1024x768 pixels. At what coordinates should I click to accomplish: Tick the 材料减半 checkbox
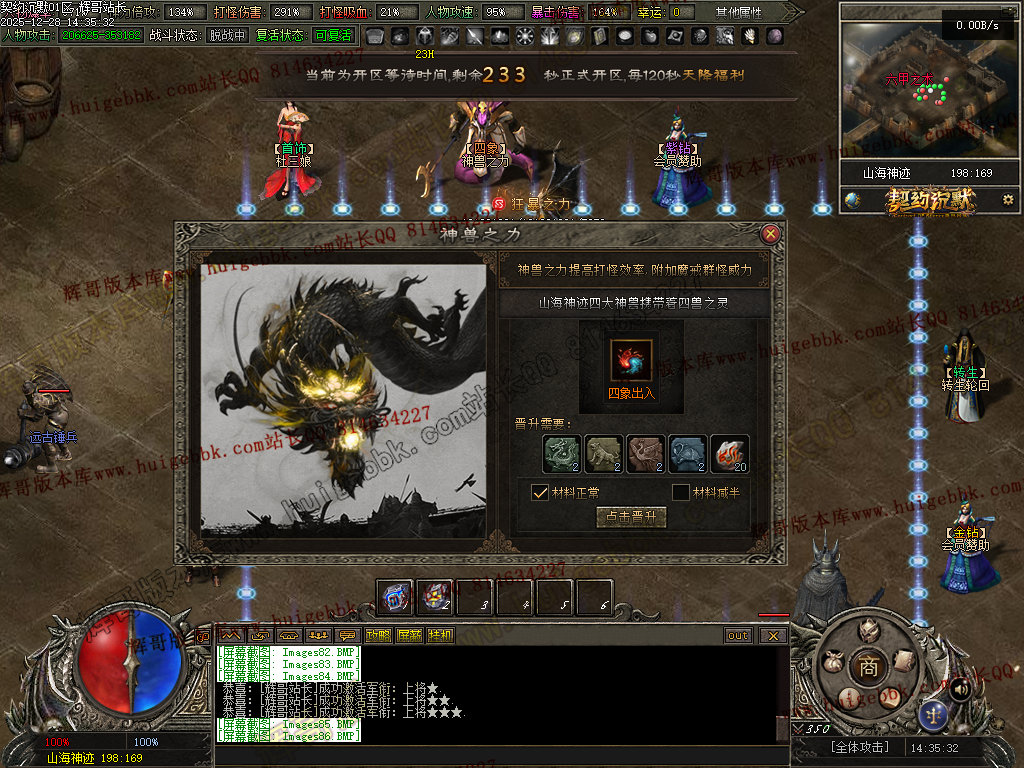click(x=681, y=492)
